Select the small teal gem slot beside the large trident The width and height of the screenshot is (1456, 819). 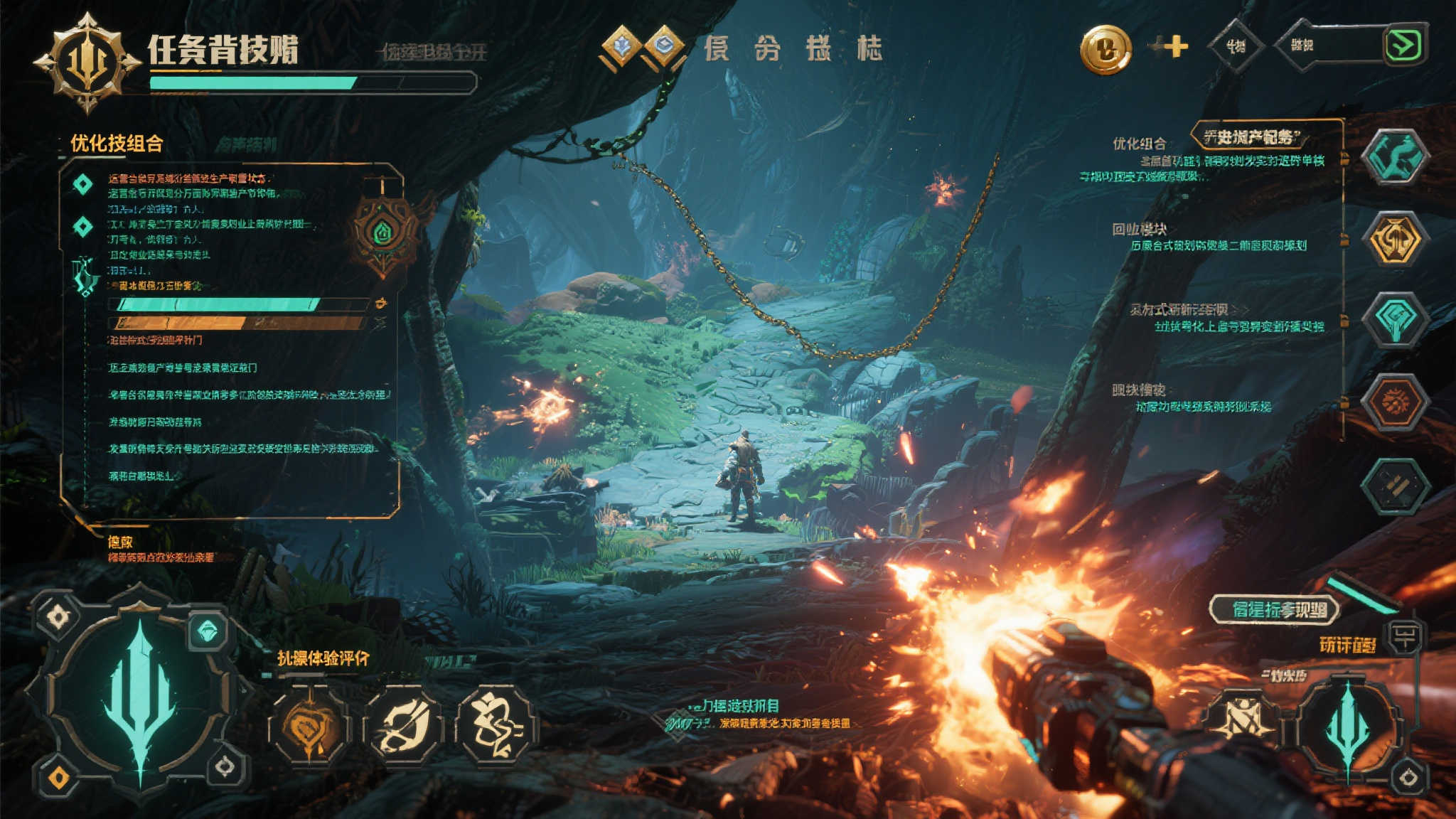coord(208,631)
